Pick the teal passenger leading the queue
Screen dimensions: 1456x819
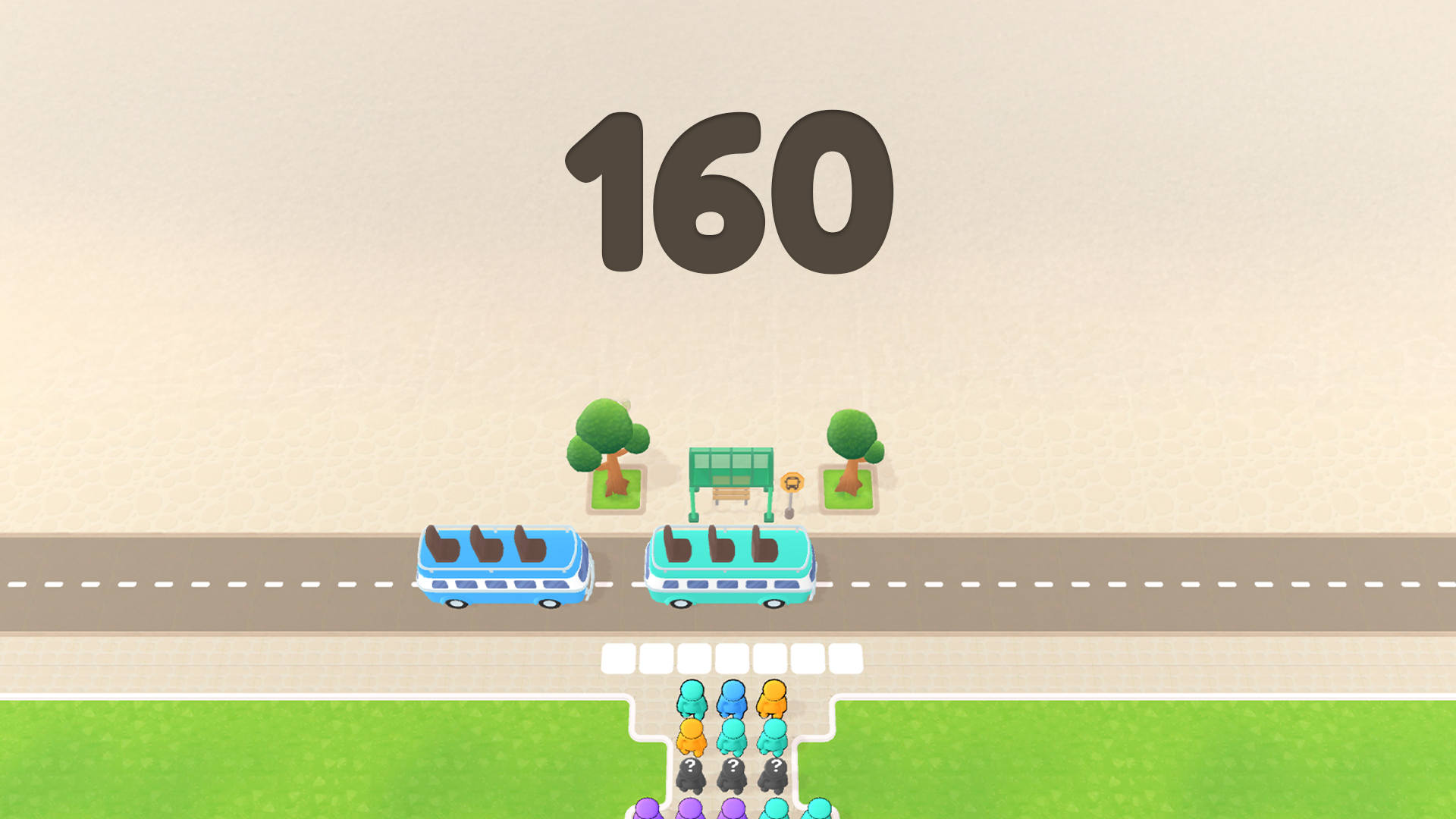pos(692,698)
